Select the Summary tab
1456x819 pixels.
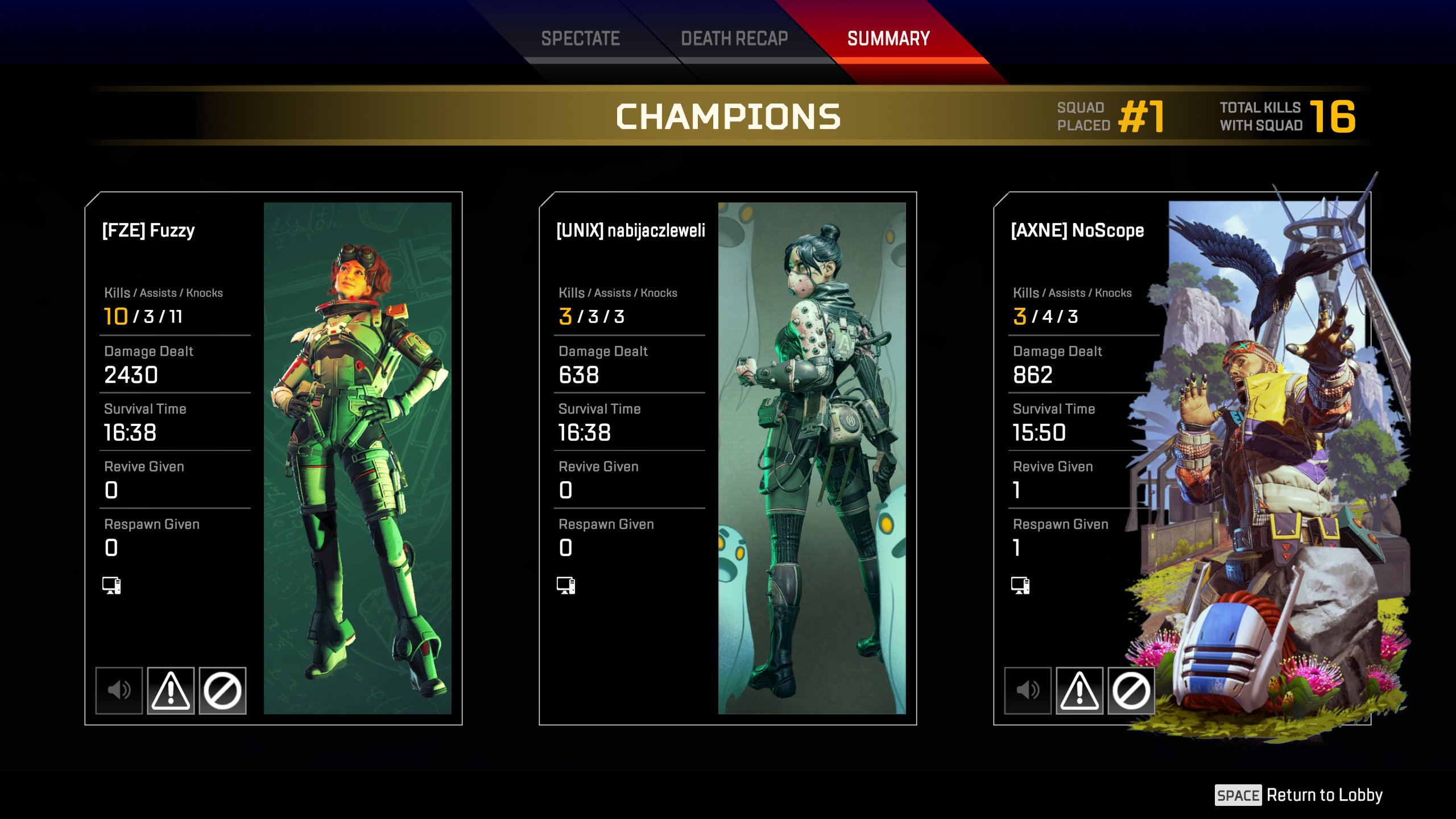pos(888,39)
